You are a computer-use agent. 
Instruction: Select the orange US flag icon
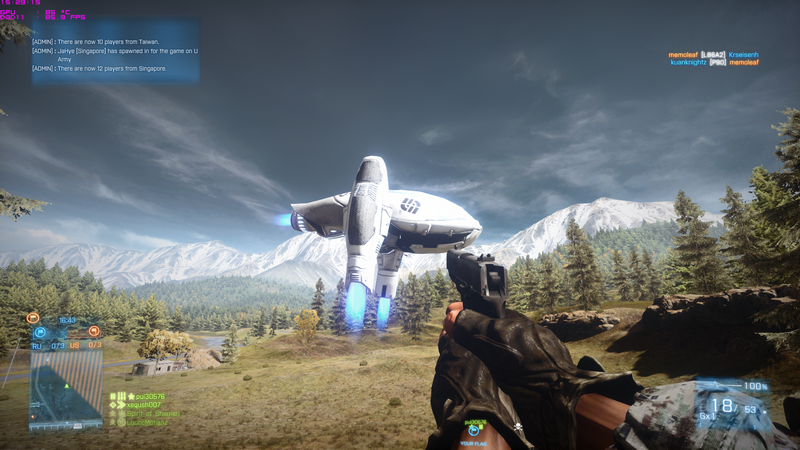click(93, 332)
